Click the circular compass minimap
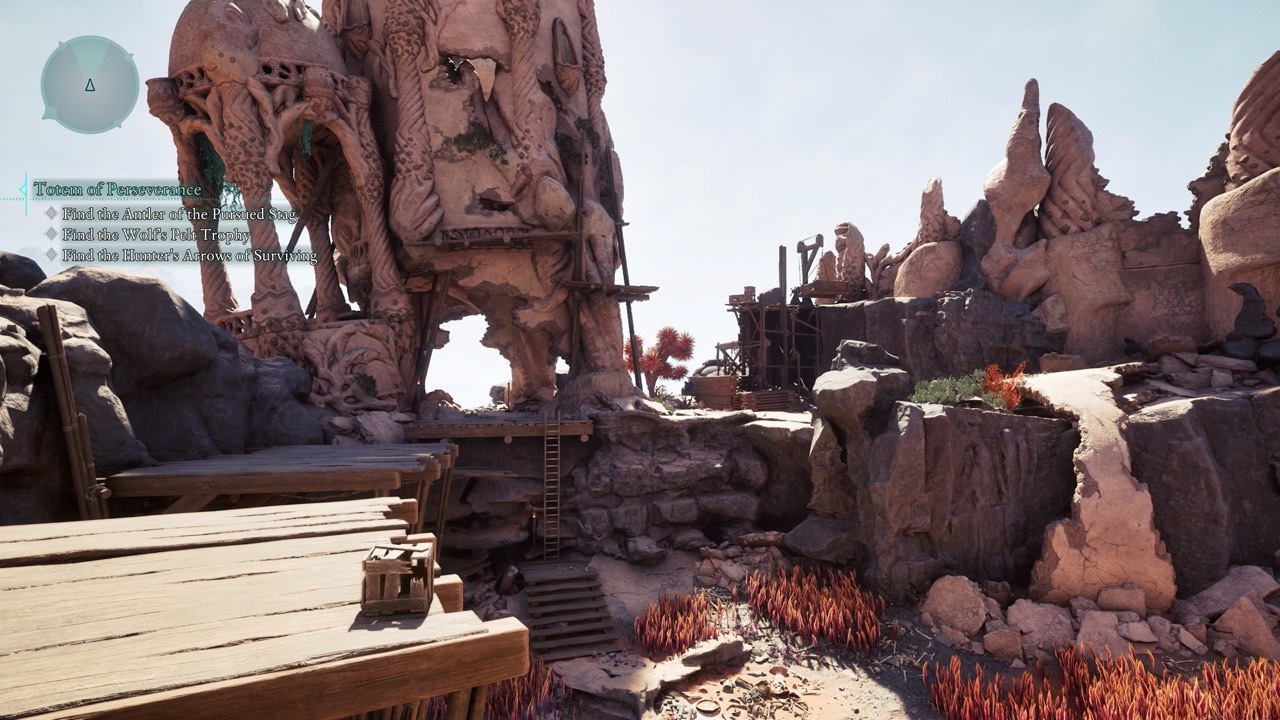 [90, 84]
